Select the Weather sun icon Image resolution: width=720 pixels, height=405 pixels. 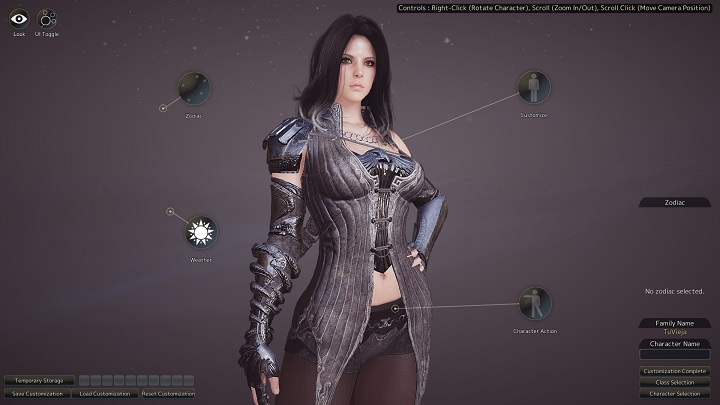[x=201, y=233]
